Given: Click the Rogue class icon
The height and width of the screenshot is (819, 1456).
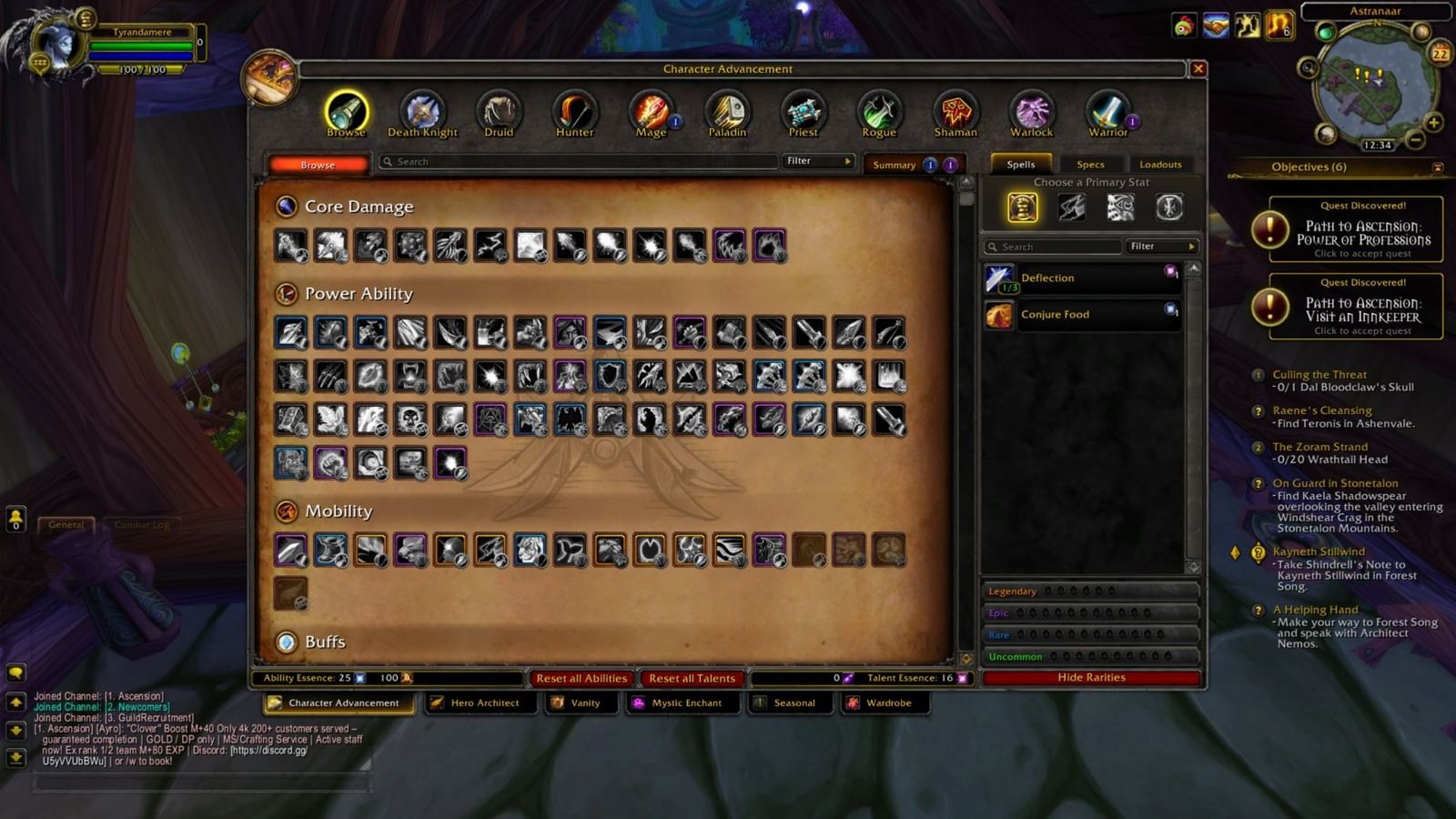Looking at the screenshot, I should (x=879, y=109).
